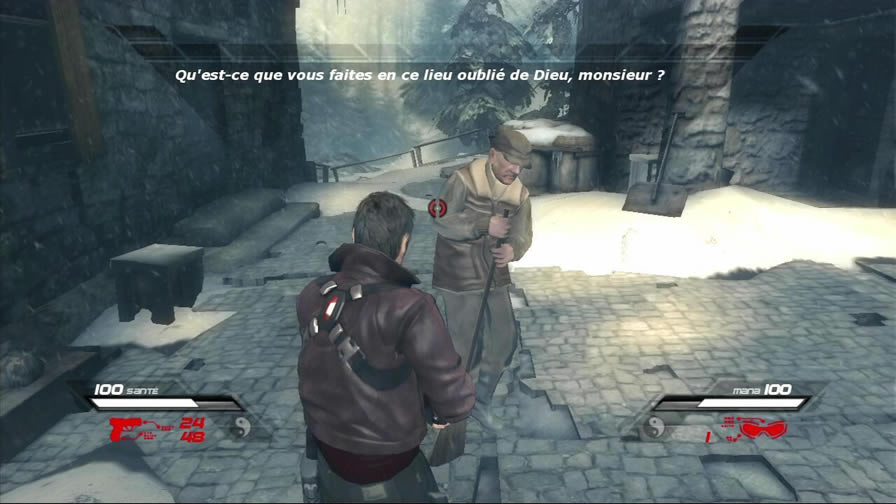Click the yin-yang symbol beside the ammo count

click(x=240, y=428)
